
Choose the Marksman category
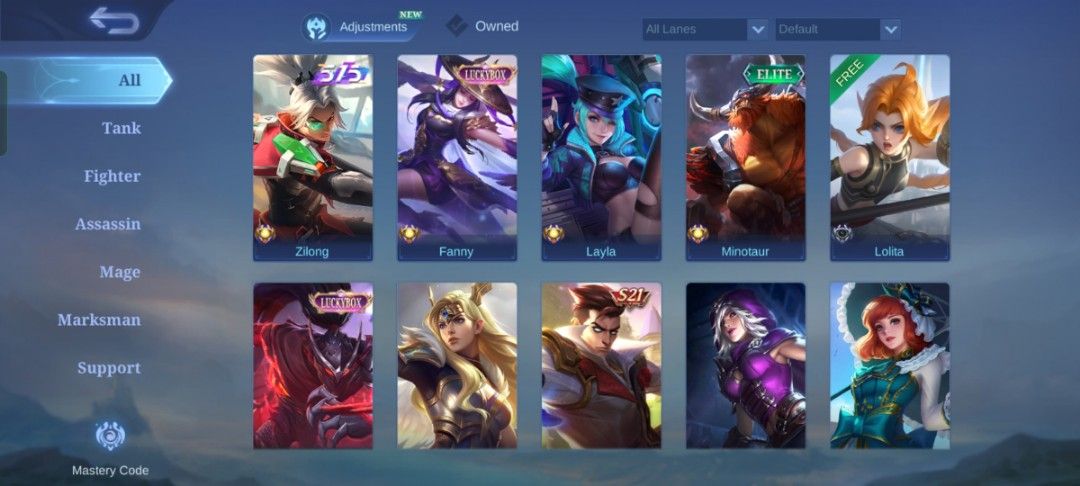99,320
